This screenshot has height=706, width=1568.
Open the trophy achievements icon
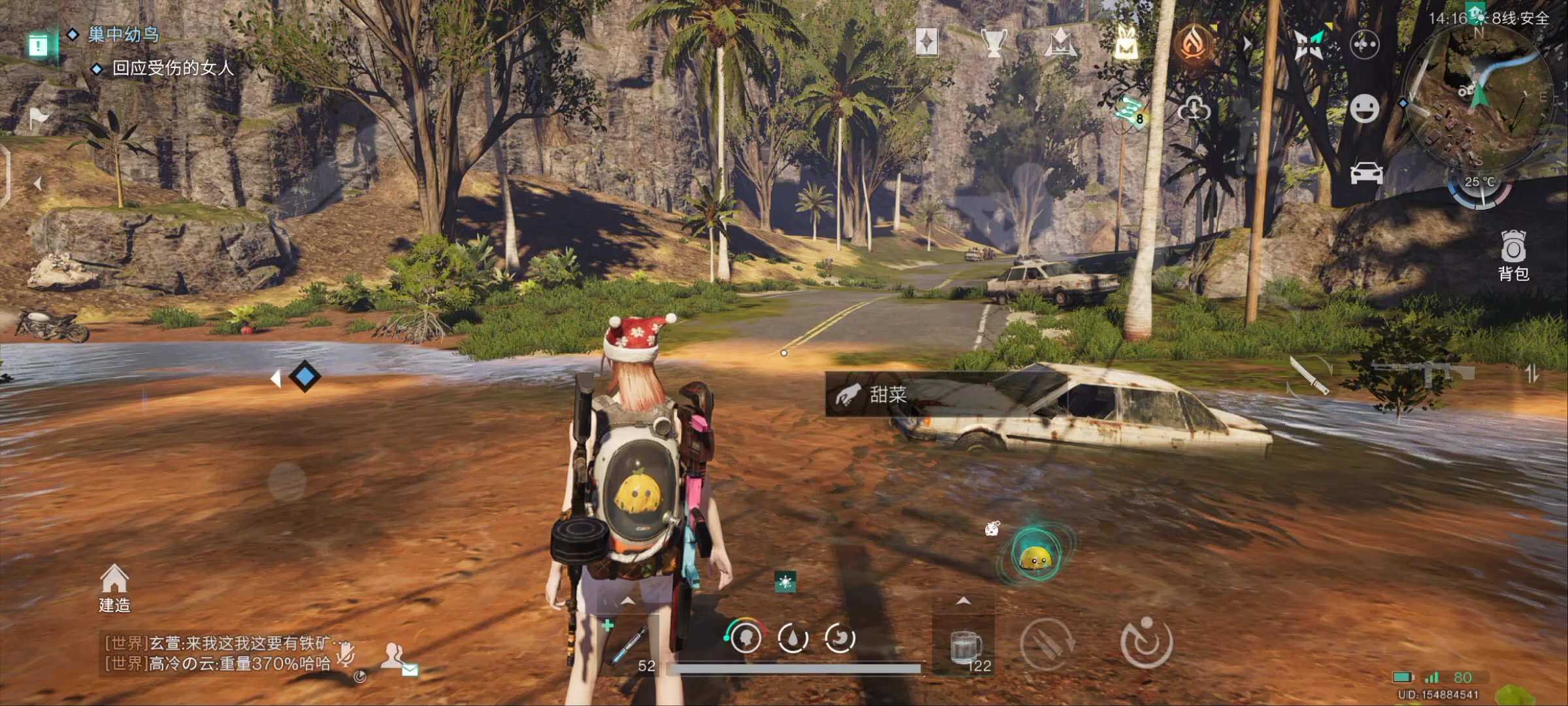[993, 43]
